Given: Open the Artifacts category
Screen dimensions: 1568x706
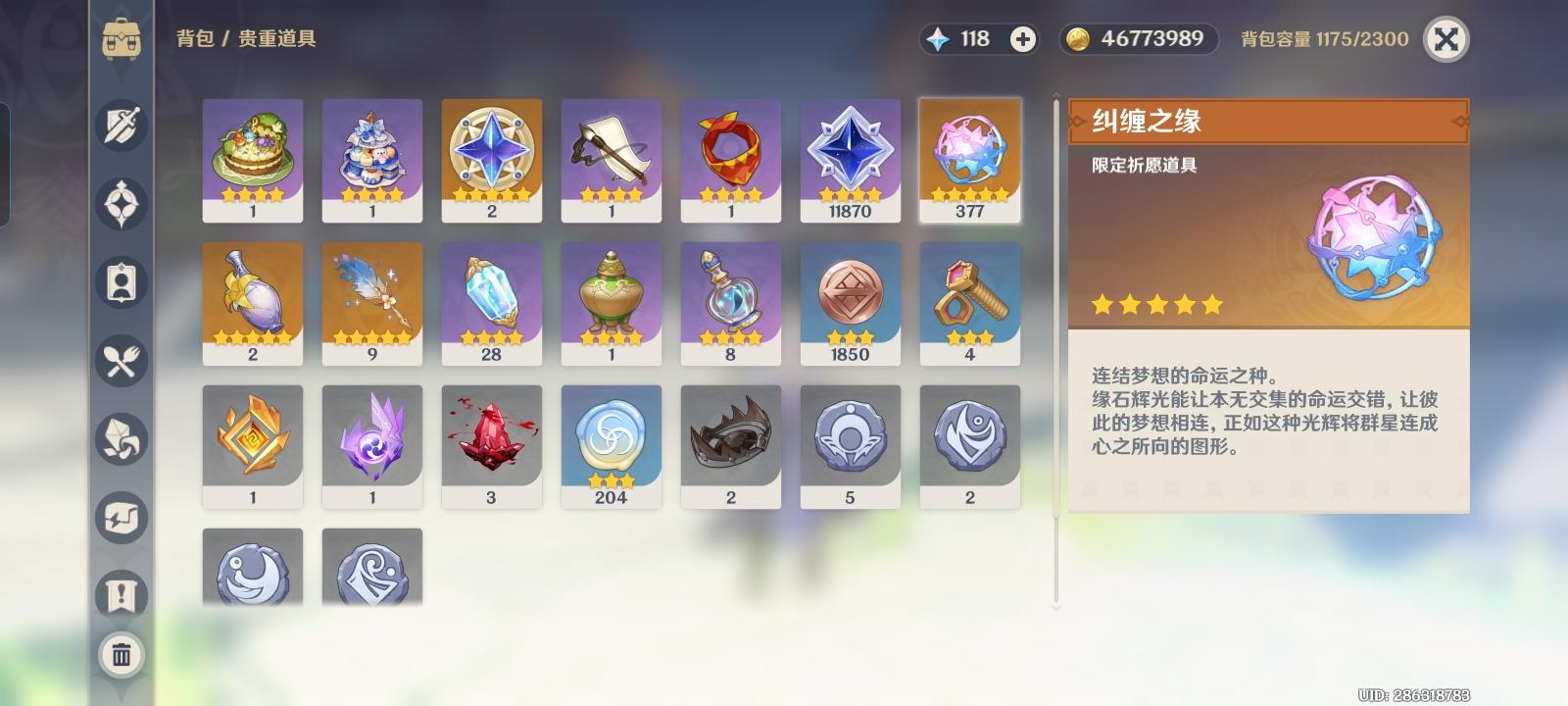Looking at the screenshot, I should 121,204.
